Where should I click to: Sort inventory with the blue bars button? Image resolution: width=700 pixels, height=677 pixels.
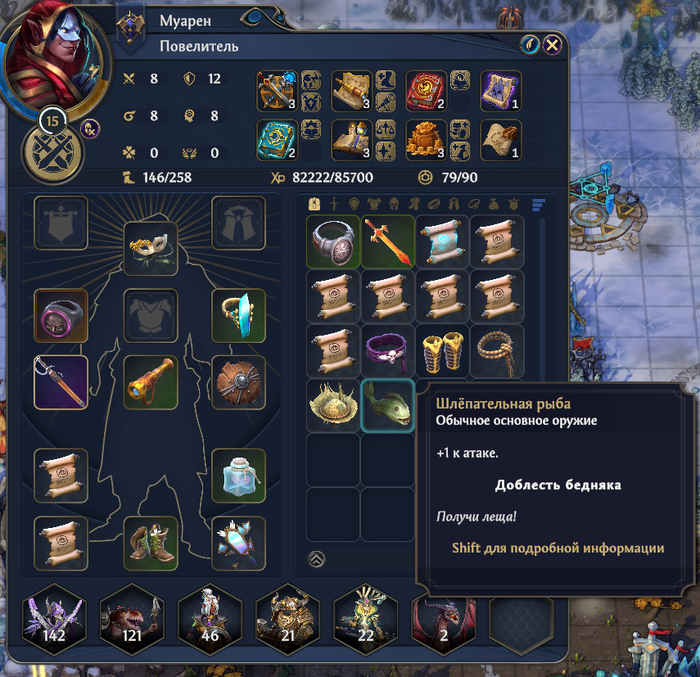point(539,205)
